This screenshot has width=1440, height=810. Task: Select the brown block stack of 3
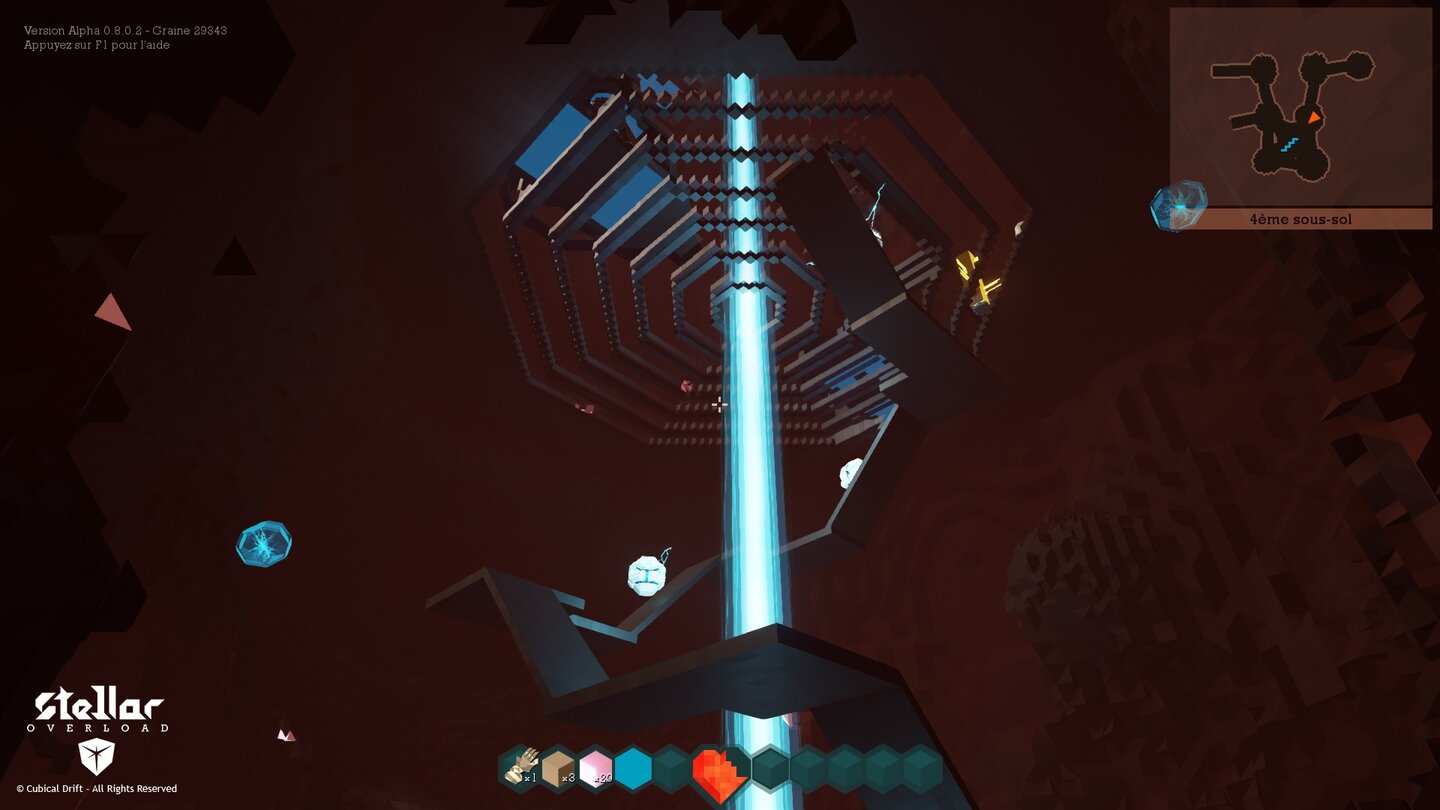tap(558, 769)
